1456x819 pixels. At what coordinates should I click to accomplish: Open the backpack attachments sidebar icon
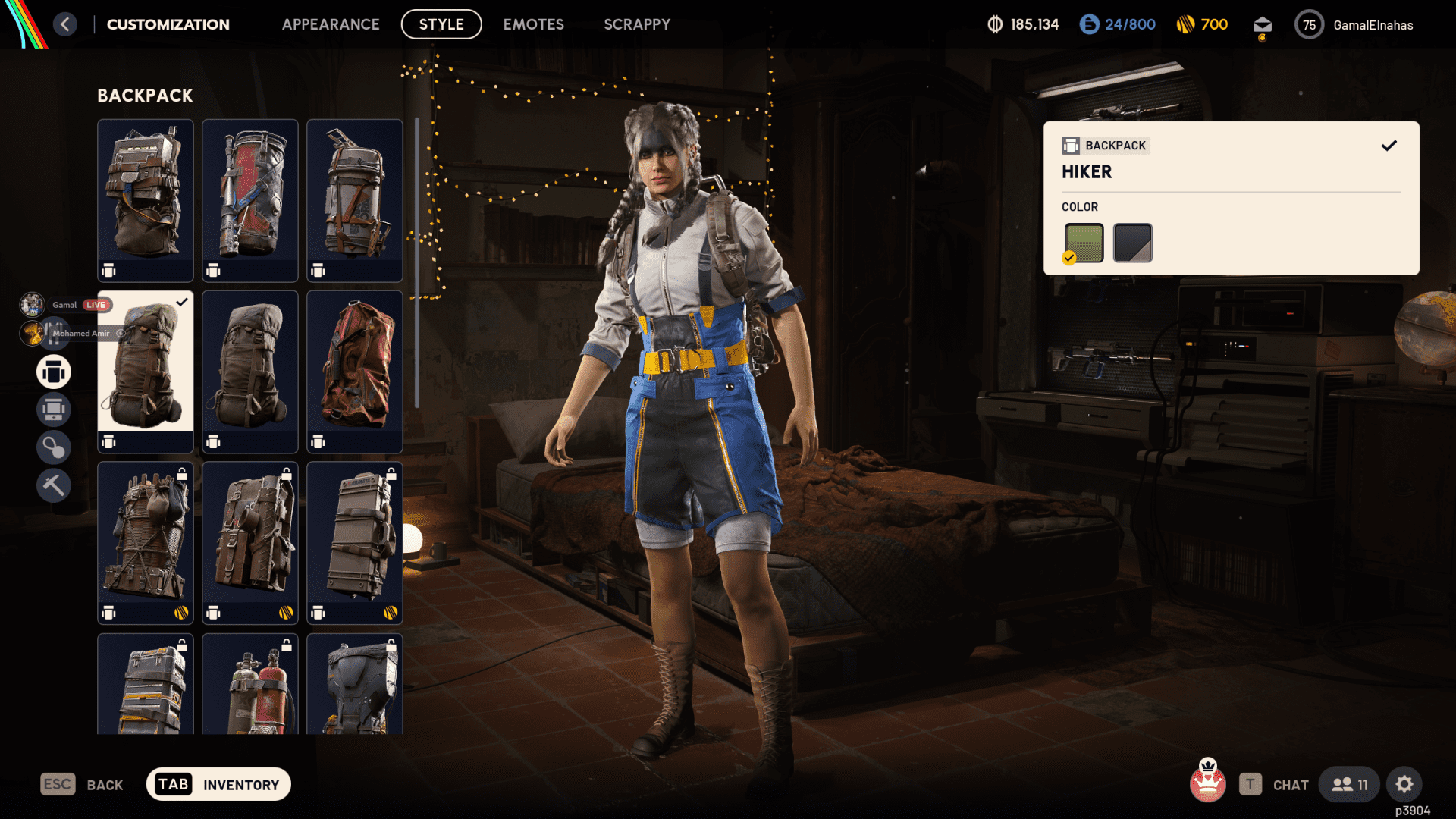tap(53, 409)
